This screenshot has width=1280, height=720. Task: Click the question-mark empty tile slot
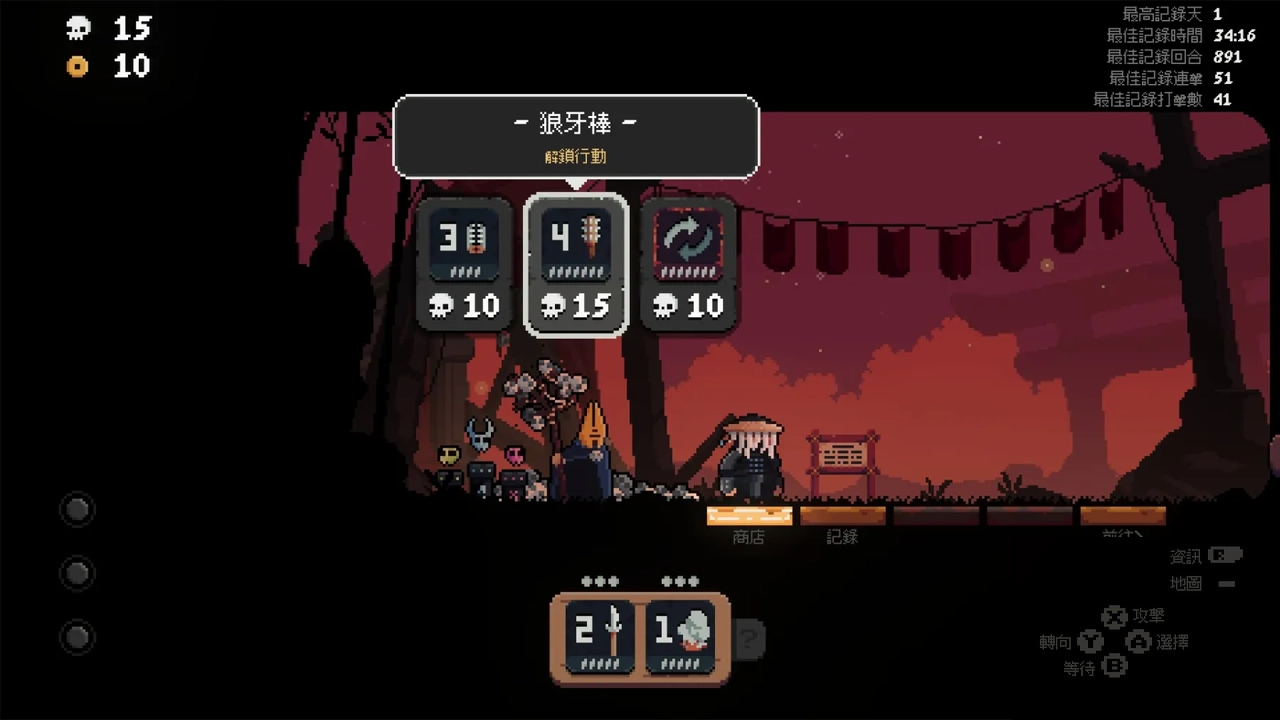click(749, 638)
